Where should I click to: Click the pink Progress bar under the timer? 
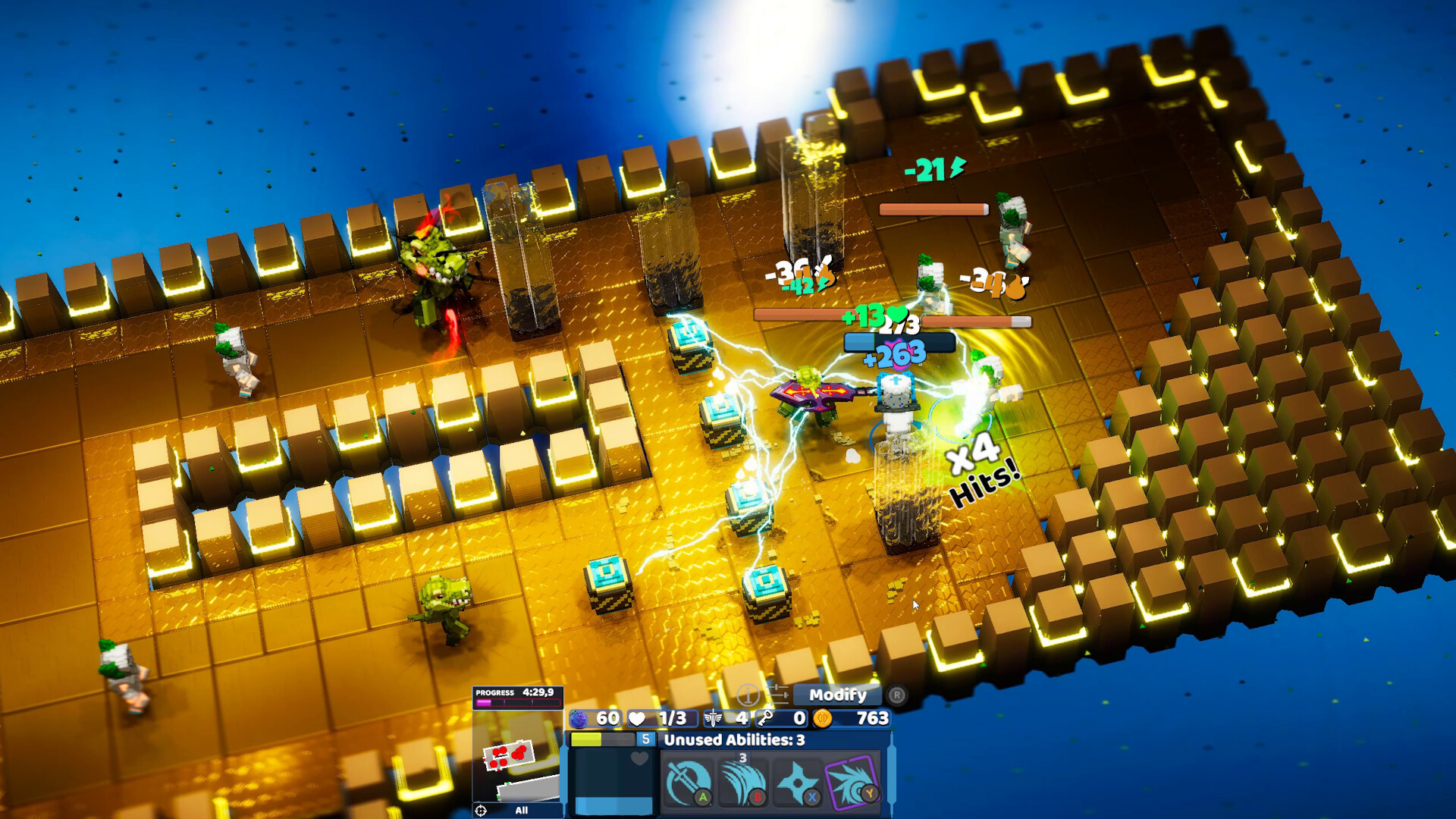click(x=517, y=702)
